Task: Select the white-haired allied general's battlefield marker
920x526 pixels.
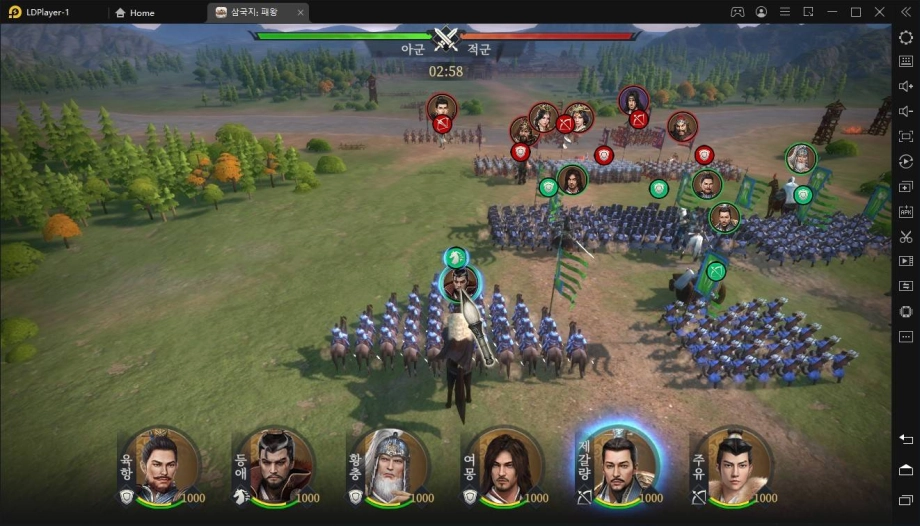Action: pyautogui.click(x=801, y=158)
